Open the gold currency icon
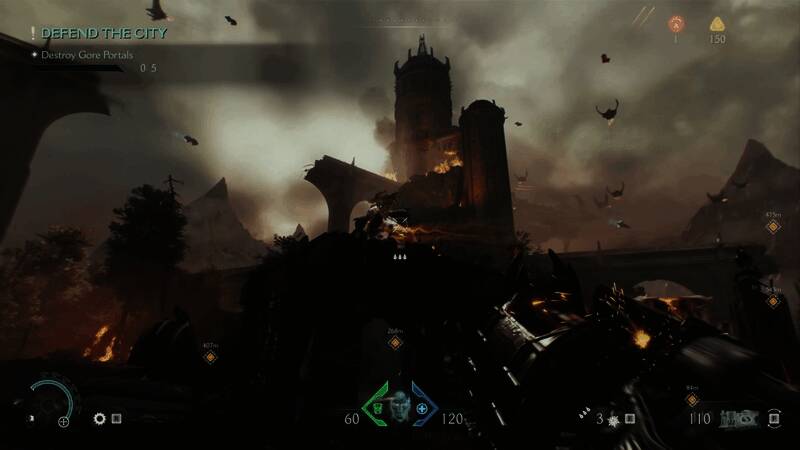The width and height of the screenshot is (800, 450). (717, 24)
